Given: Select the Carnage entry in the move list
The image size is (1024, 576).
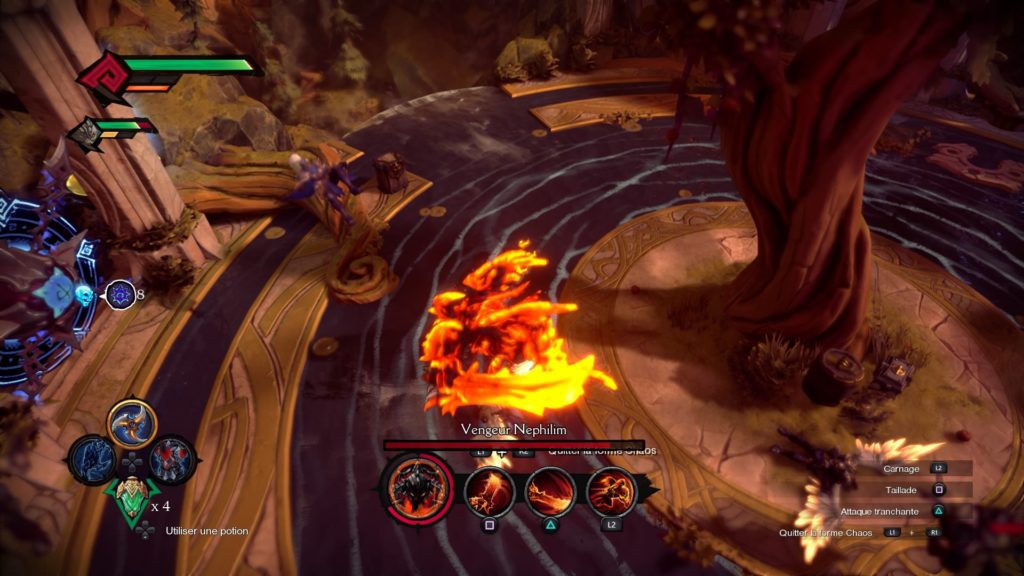Looking at the screenshot, I should pyautogui.click(x=902, y=468).
